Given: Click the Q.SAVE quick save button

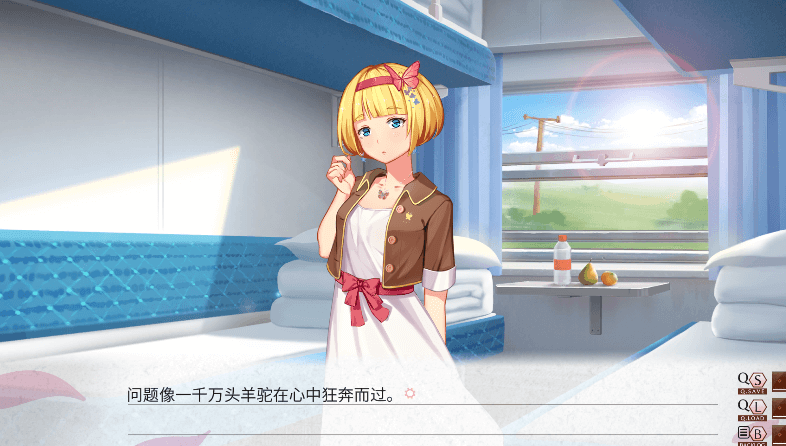Looking at the screenshot, I should coord(751,382).
